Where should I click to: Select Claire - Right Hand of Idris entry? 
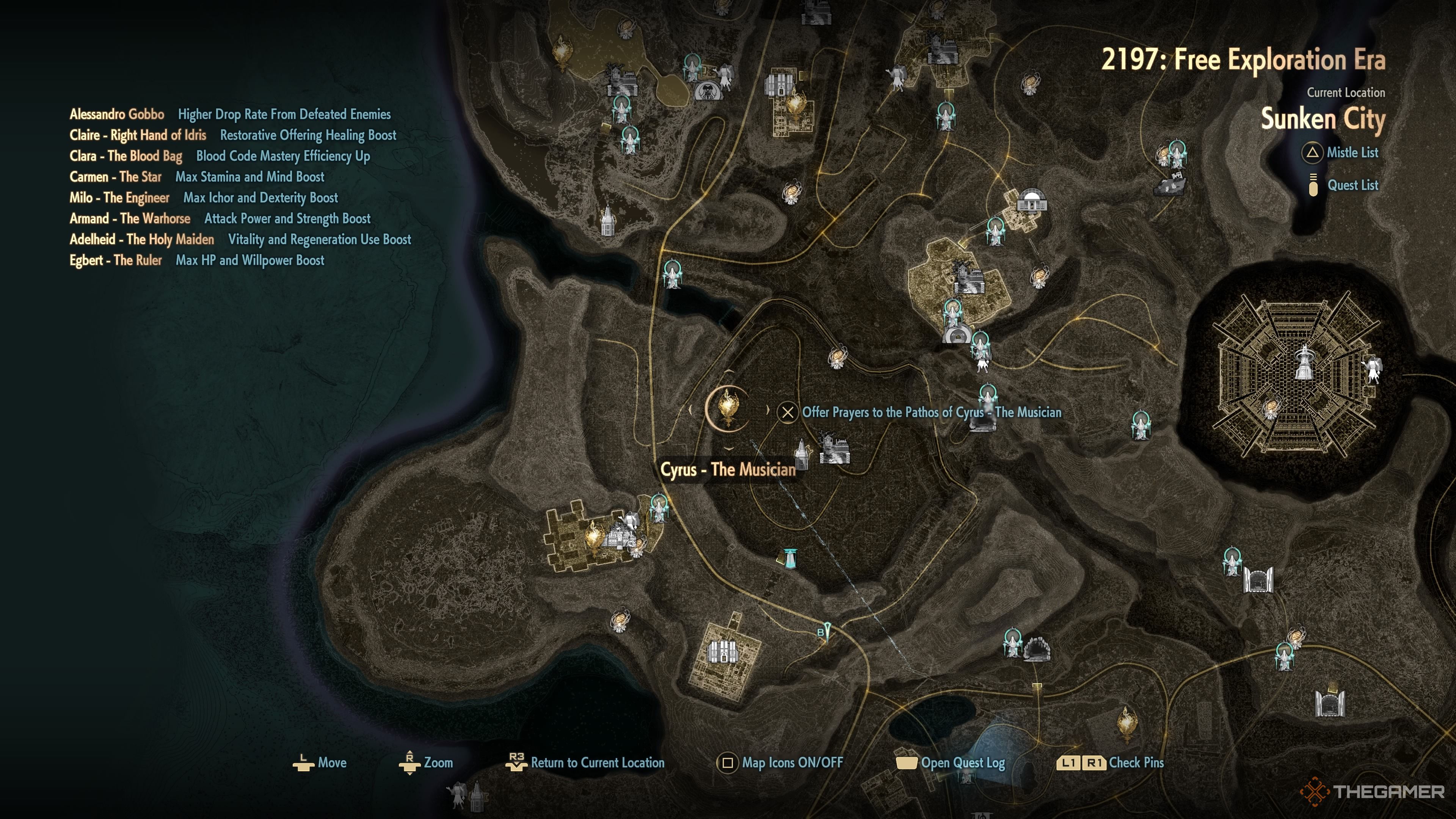138,135
